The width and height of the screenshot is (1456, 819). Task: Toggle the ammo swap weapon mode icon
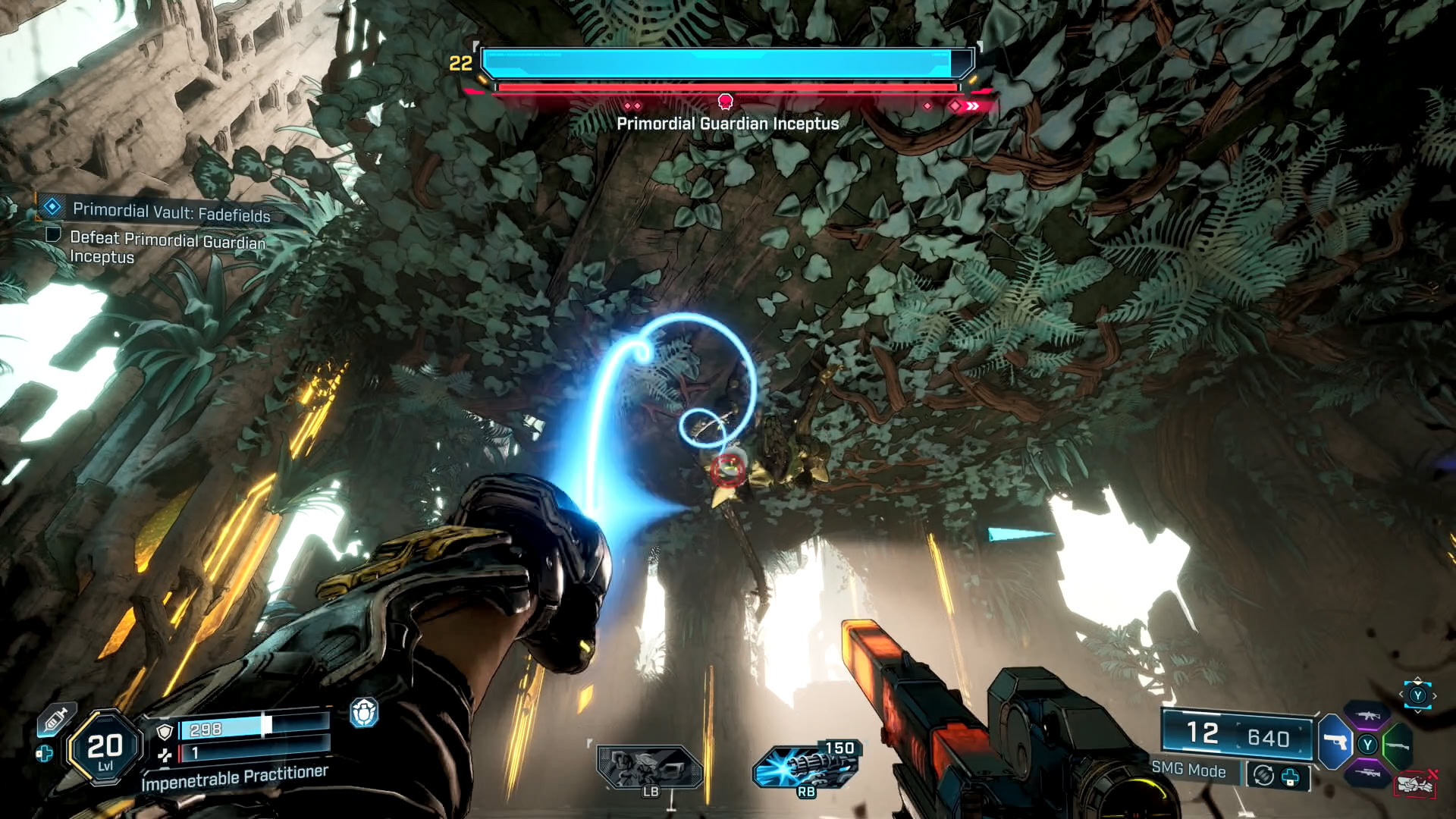pyautogui.click(x=1263, y=775)
